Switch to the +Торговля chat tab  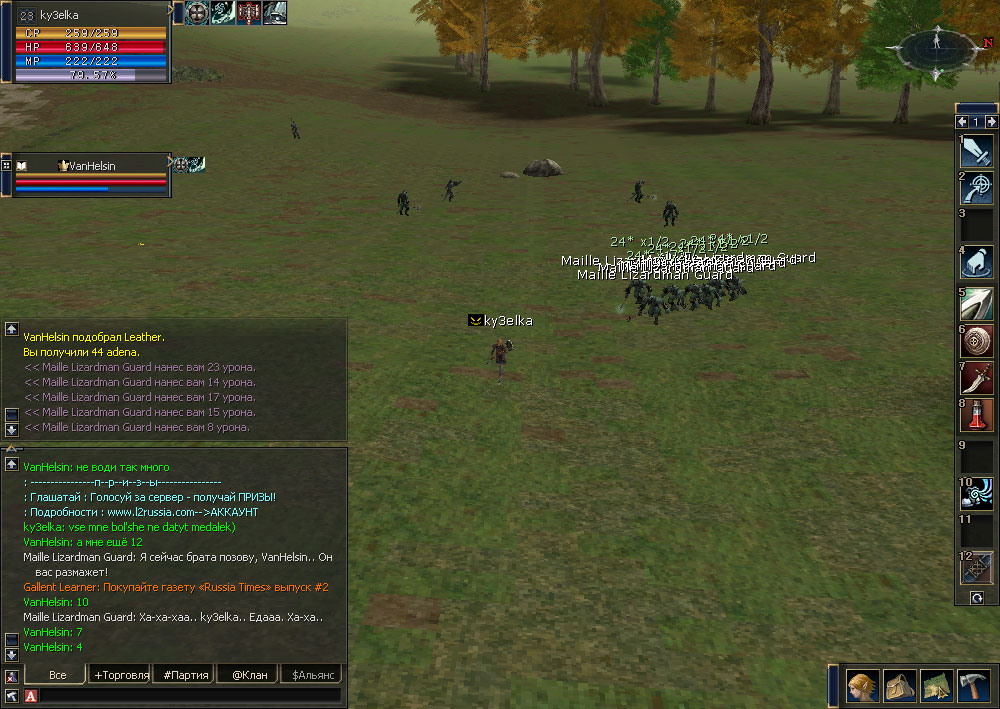pos(121,675)
